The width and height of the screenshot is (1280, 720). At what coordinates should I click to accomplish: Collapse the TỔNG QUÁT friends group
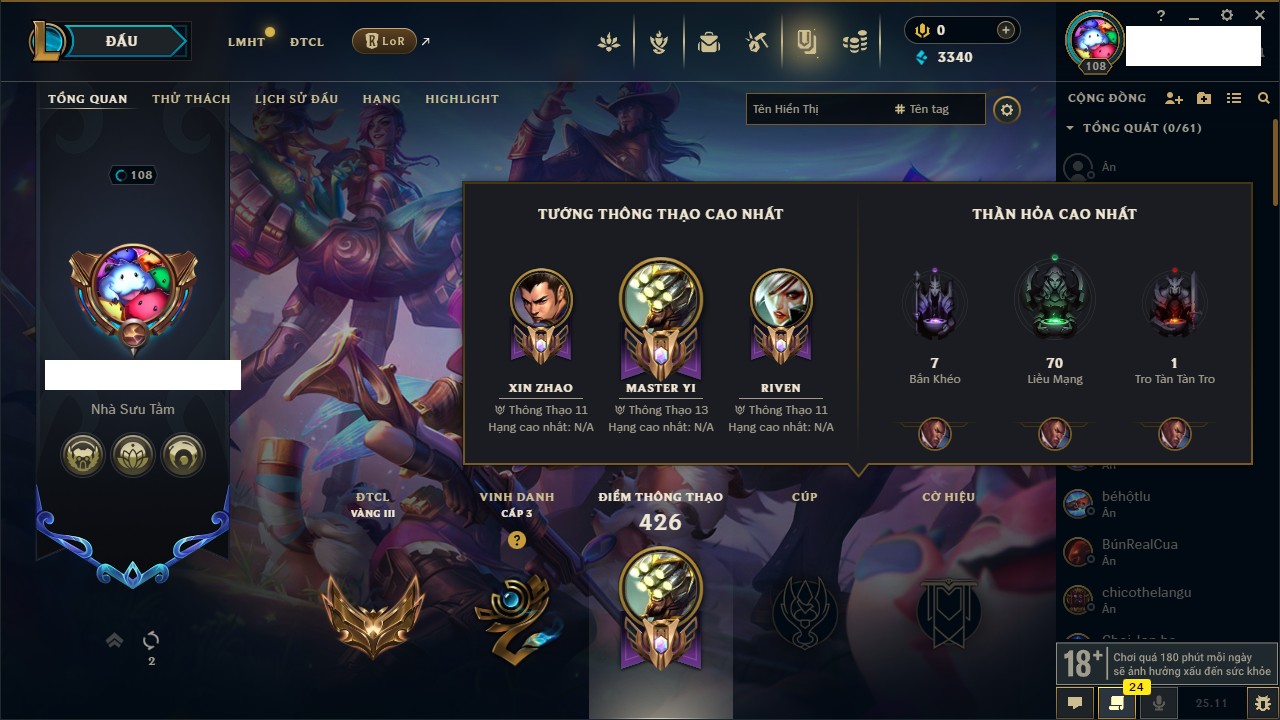coord(1070,128)
